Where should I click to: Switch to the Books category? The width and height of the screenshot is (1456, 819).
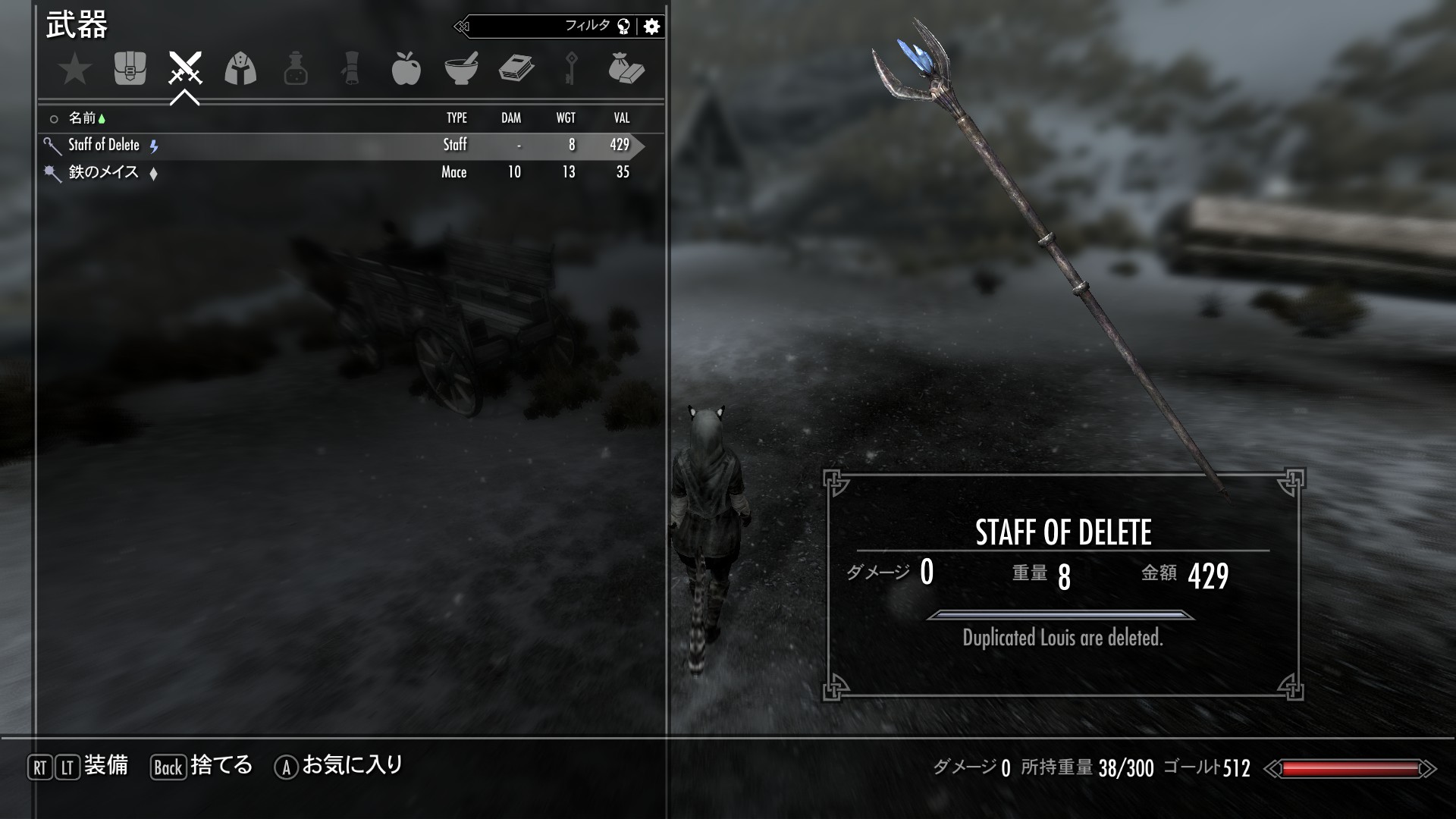pos(516,69)
